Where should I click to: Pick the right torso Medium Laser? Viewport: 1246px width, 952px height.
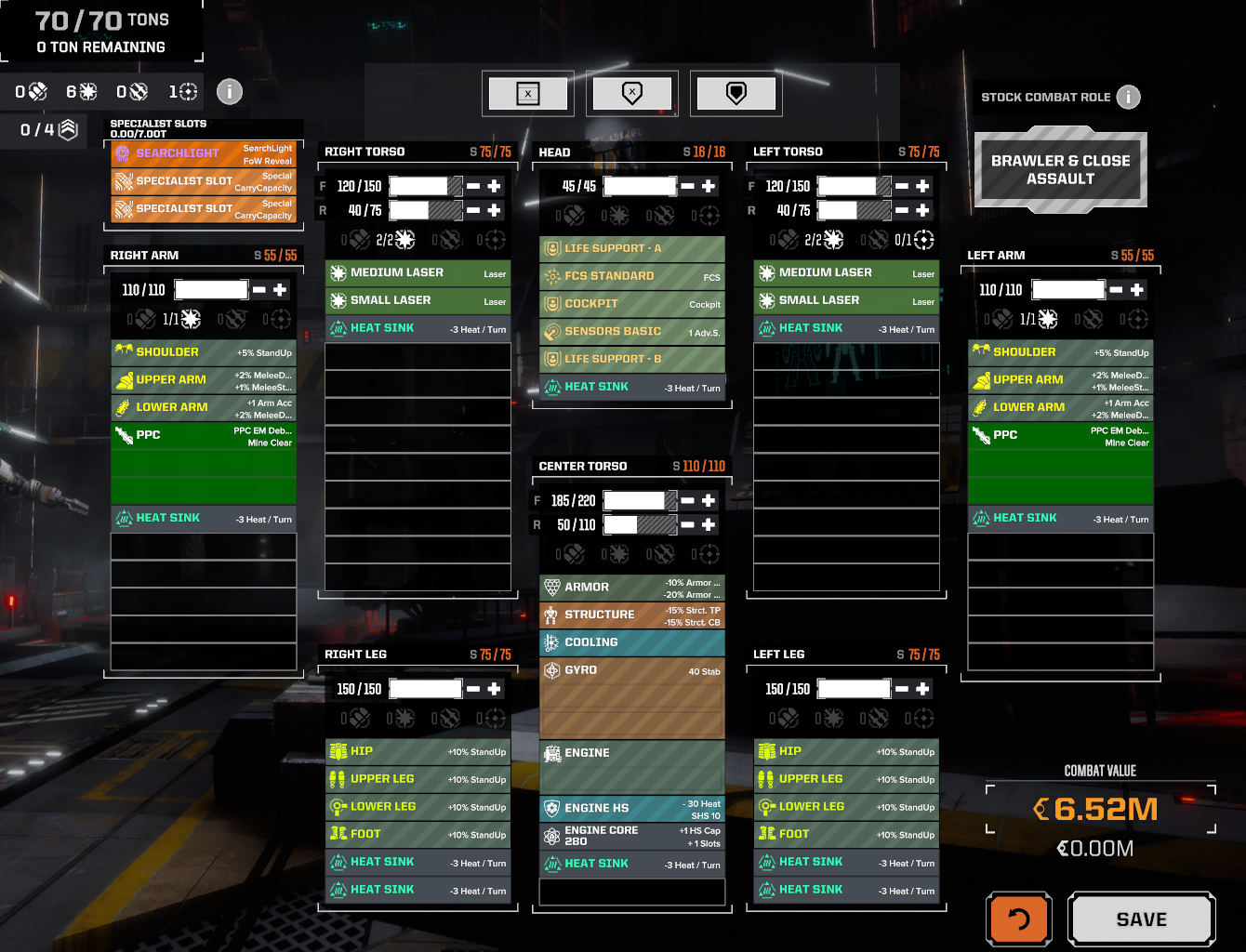pyautogui.click(x=418, y=272)
